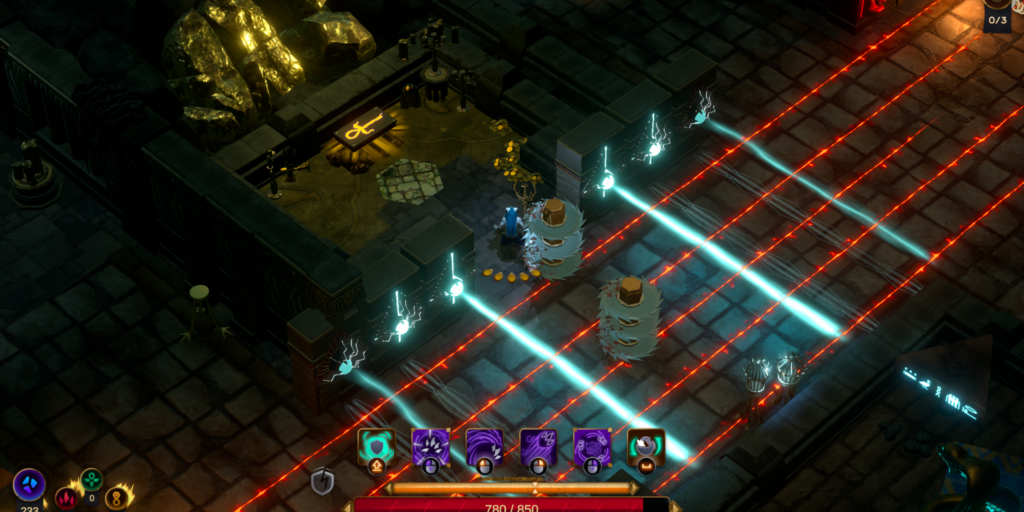Click the green leaf resource icon

pos(91,479)
